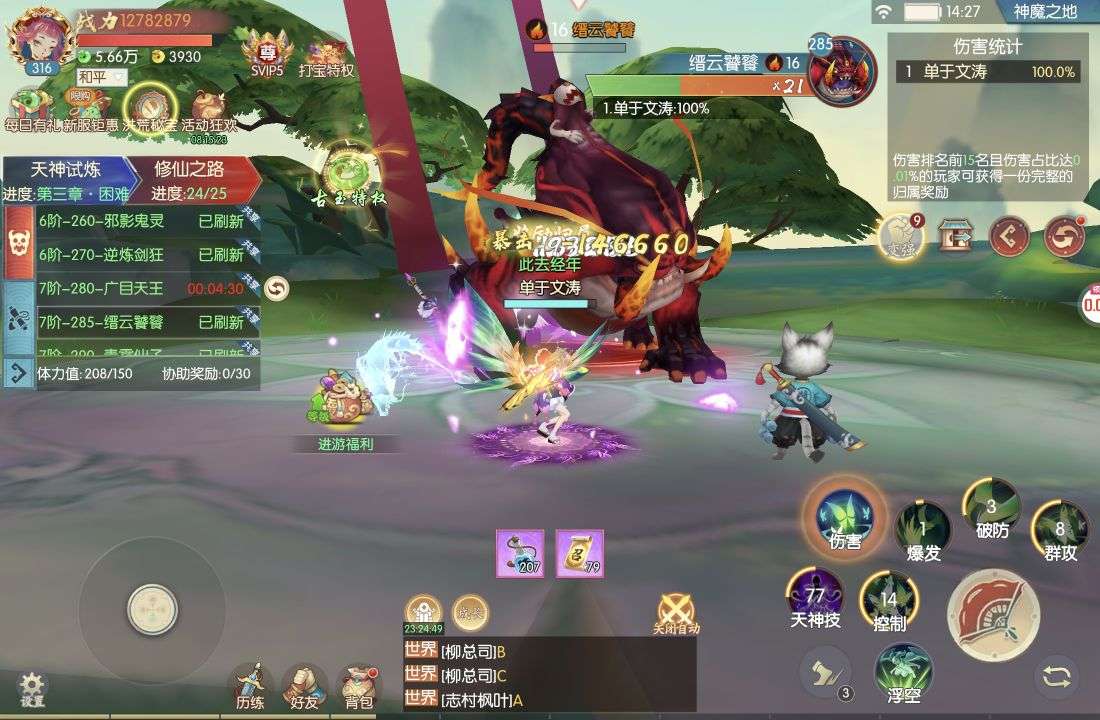1100x720 pixels.
Task: Toggle 关闭自动 auto-battle off
Action: click(x=676, y=612)
